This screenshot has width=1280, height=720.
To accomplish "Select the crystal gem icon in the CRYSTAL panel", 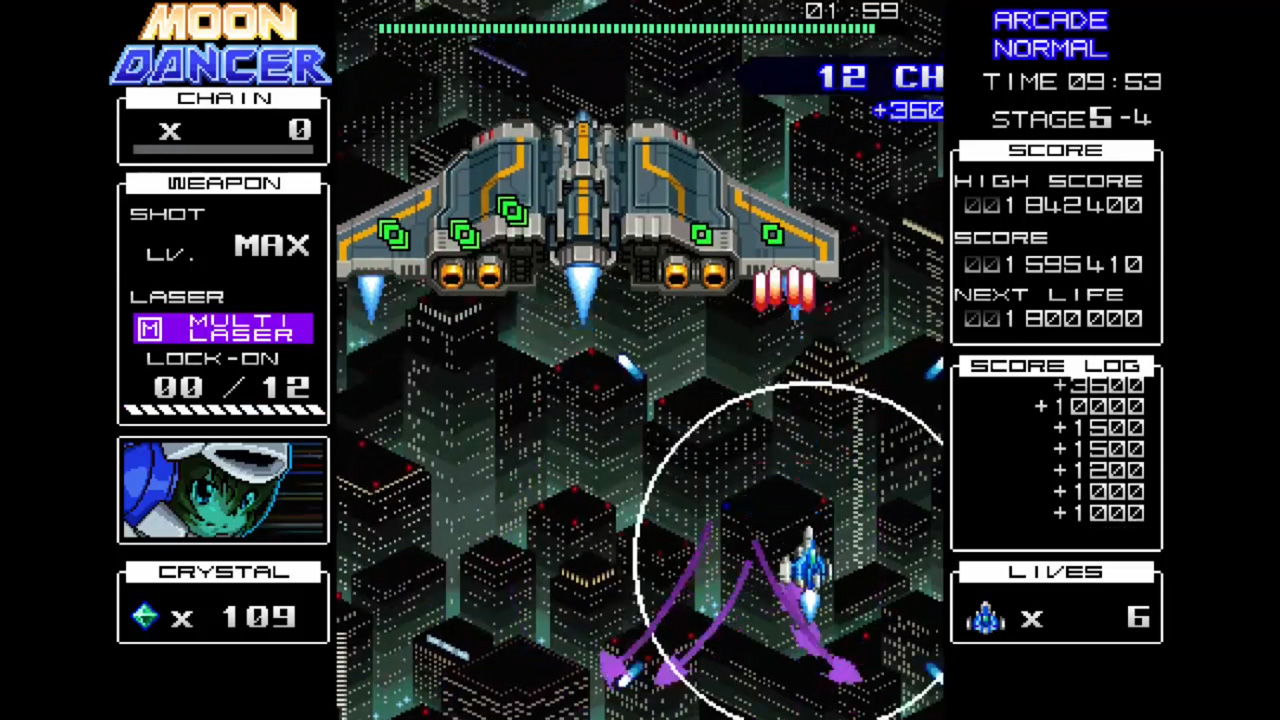I will tap(144, 617).
